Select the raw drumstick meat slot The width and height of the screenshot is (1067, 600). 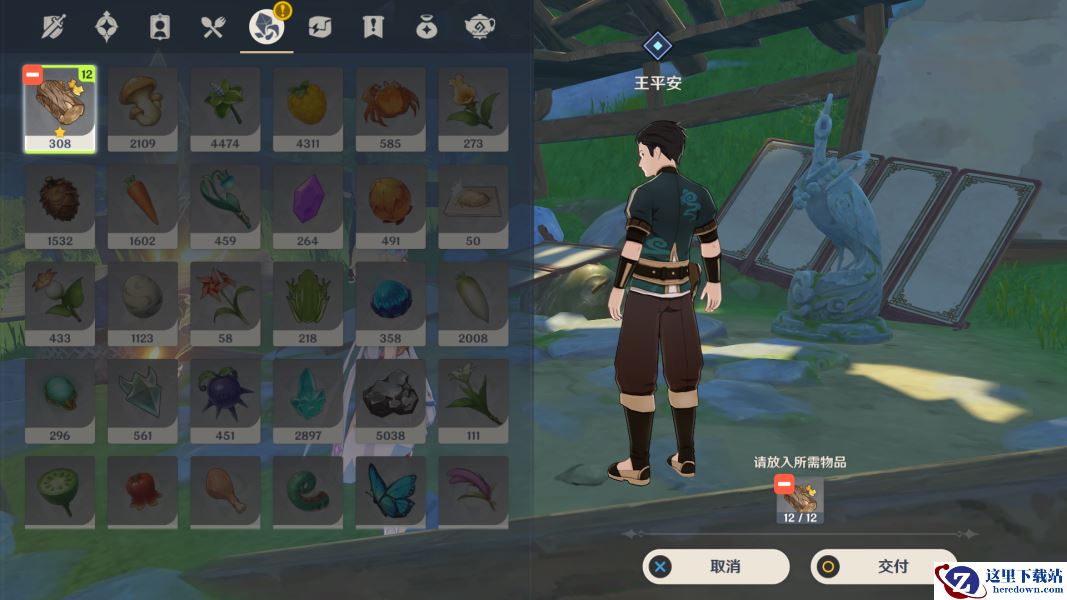coord(225,490)
